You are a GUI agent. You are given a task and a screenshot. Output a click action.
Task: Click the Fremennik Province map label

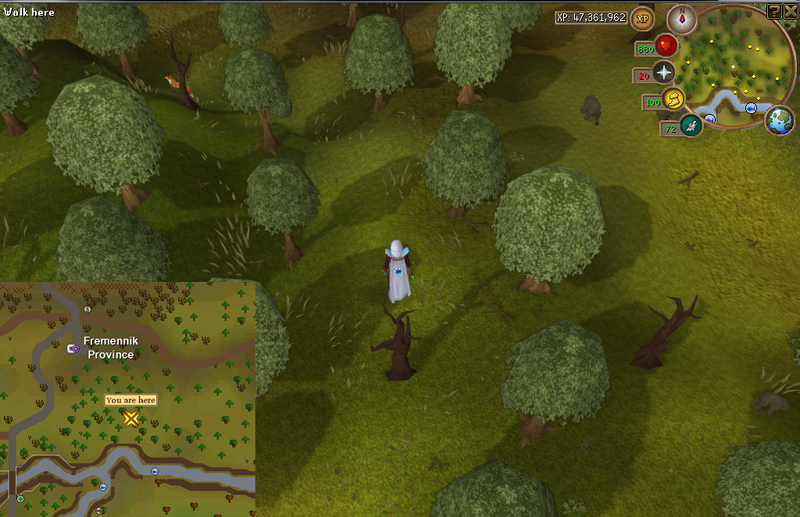click(110, 347)
